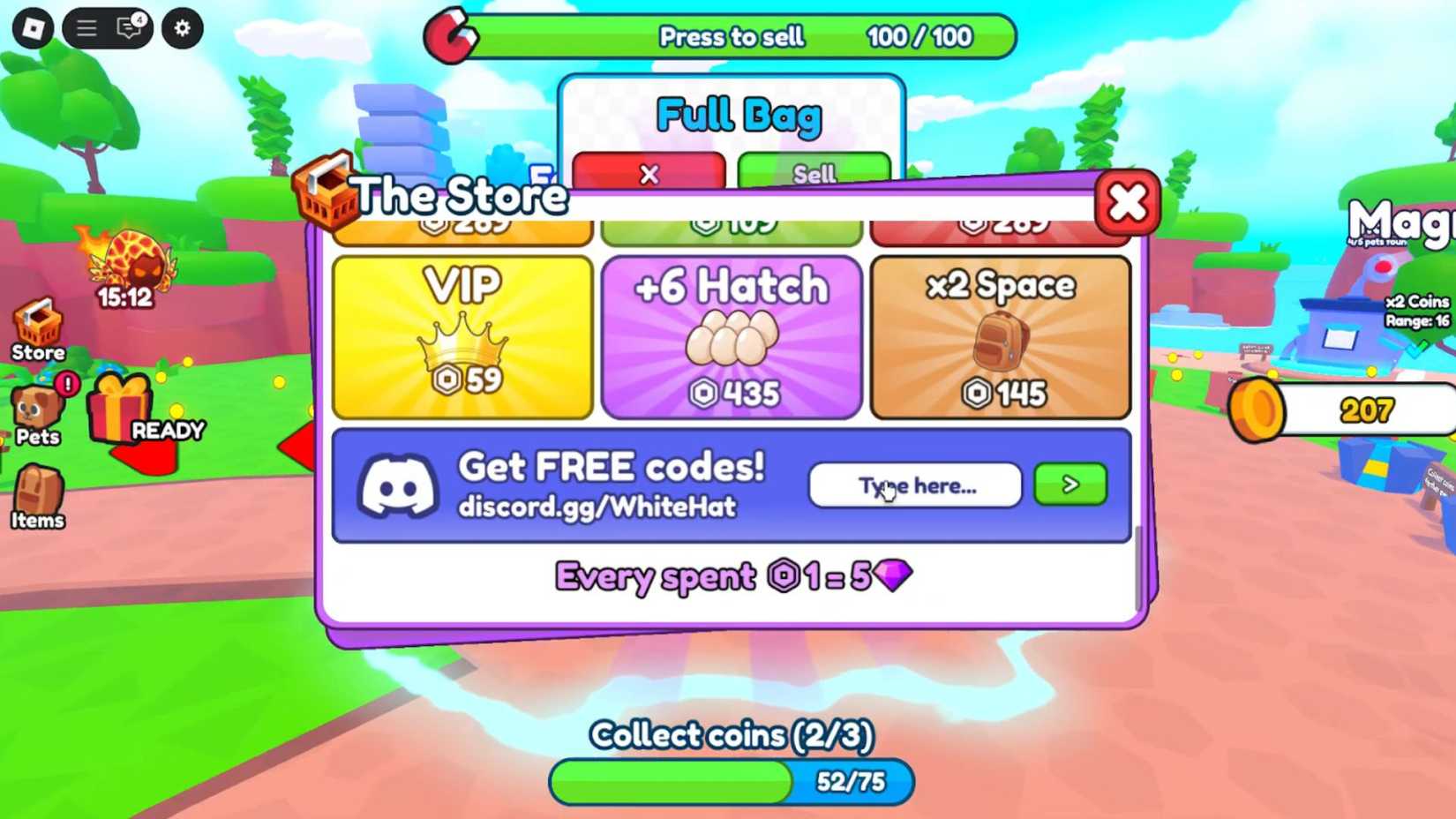Open the Roblox menu icon
Viewport: 1456px width, 819px height.
86,27
